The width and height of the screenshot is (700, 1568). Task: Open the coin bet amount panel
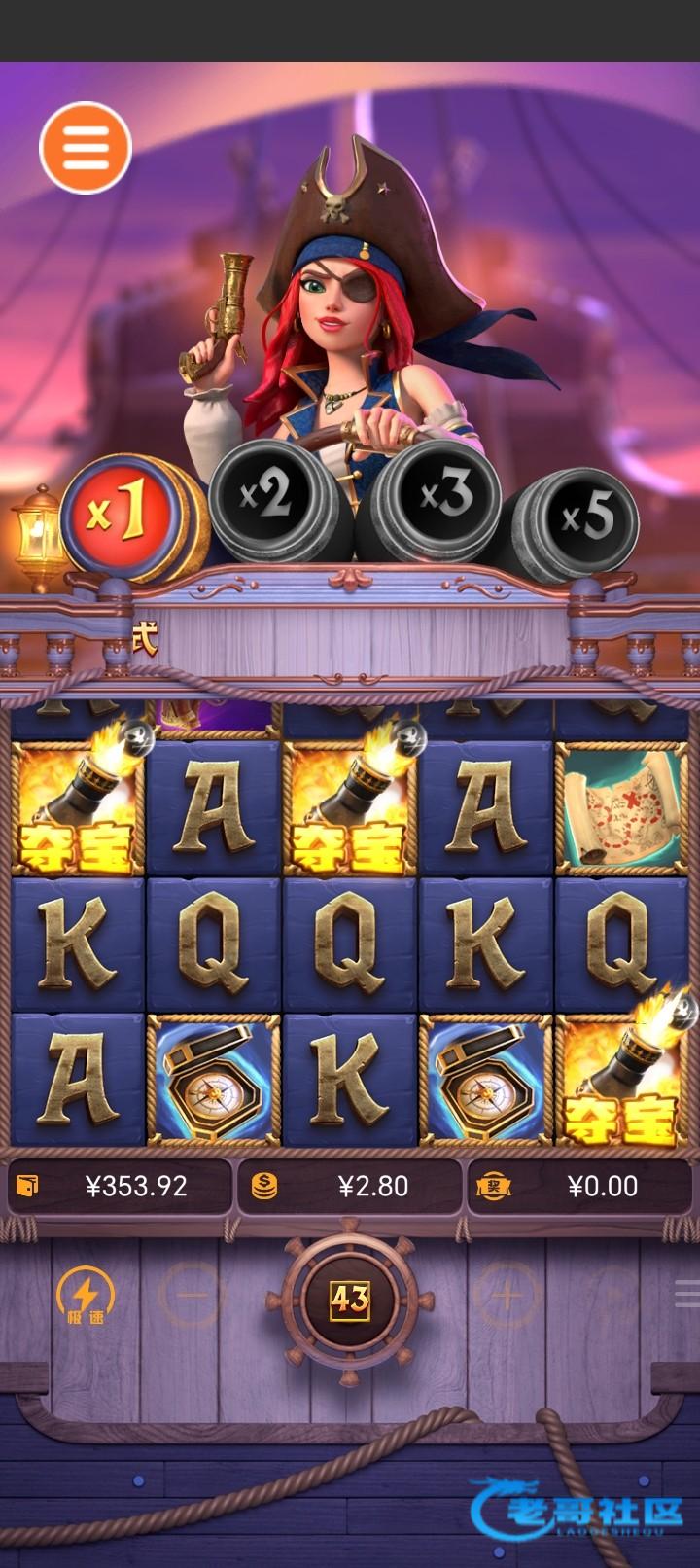click(x=350, y=1186)
